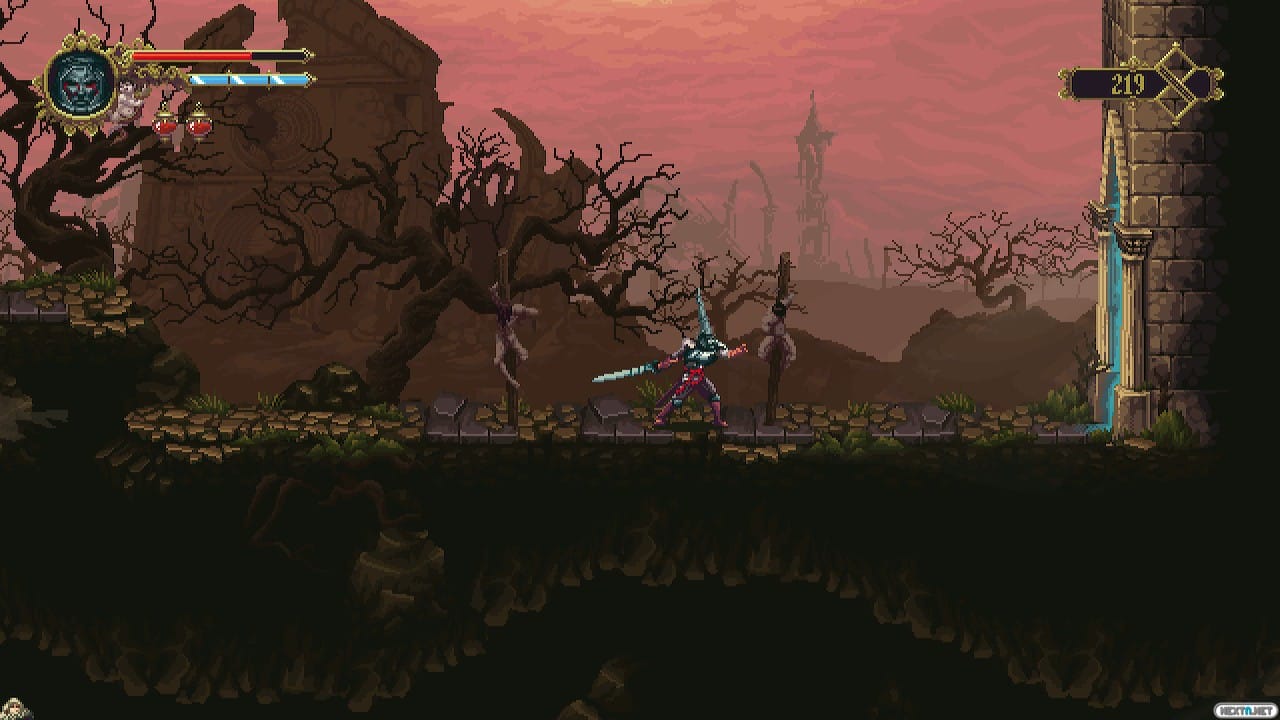Click the skull mask portrait medallion

82,82
